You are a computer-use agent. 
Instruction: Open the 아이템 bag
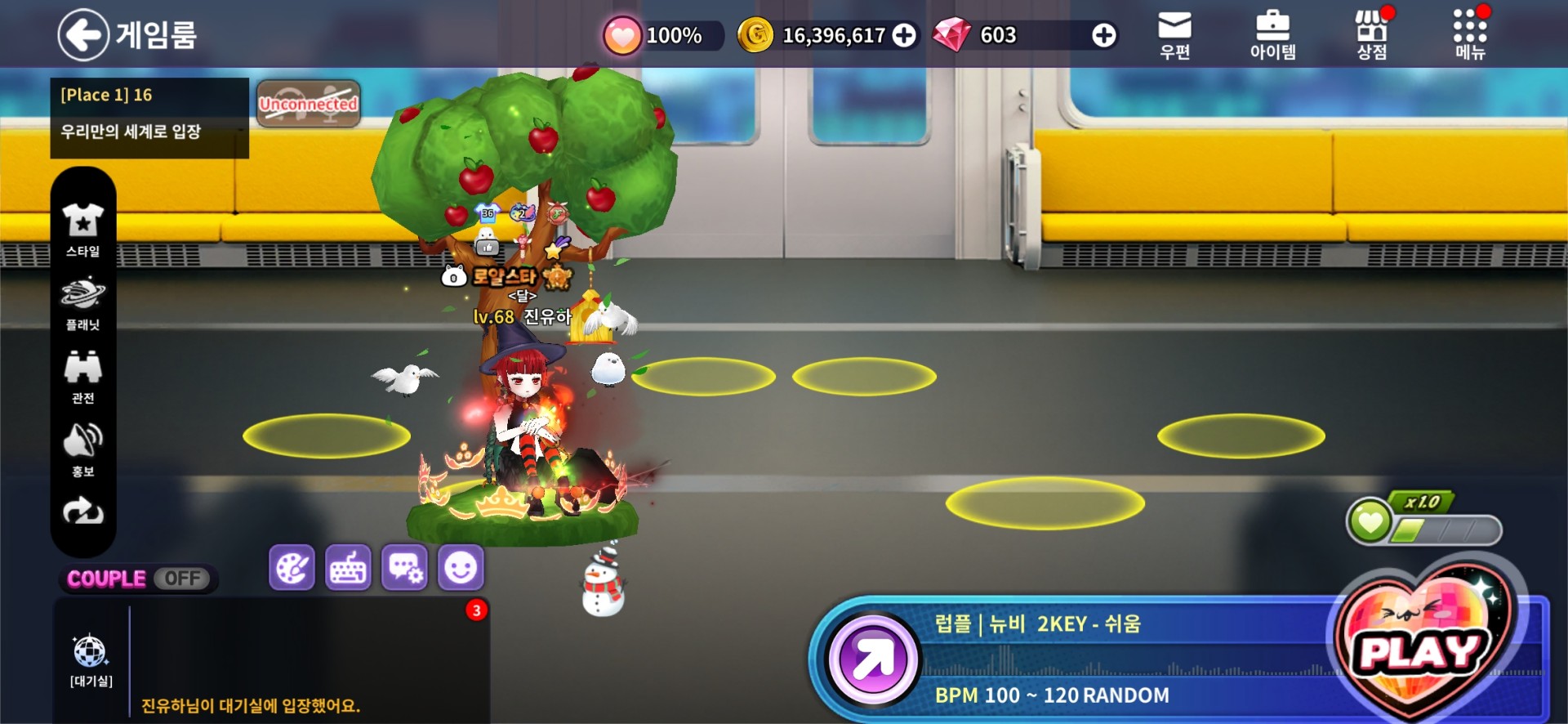point(1272,35)
